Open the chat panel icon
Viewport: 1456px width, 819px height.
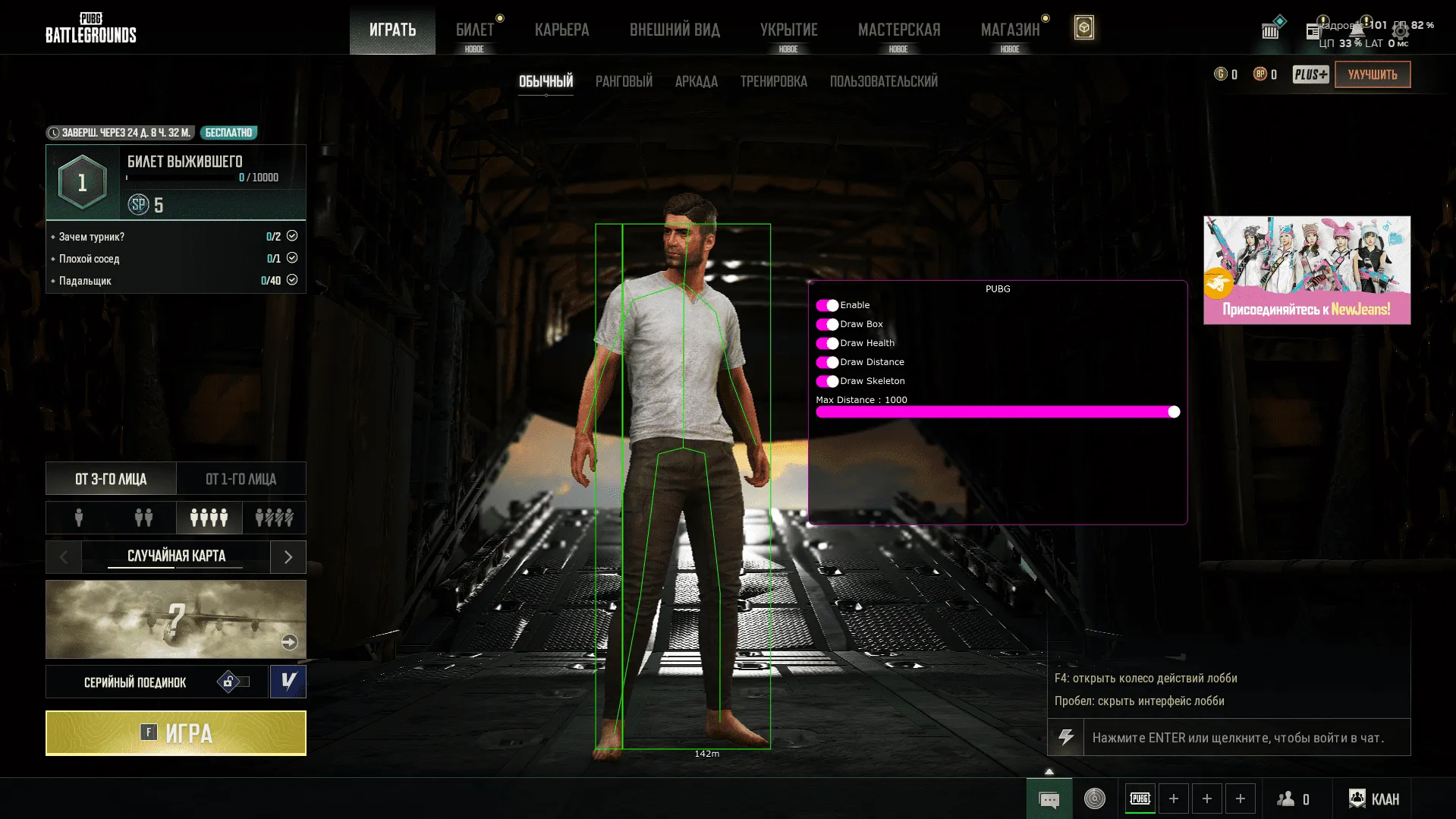[x=1049, y=799]
